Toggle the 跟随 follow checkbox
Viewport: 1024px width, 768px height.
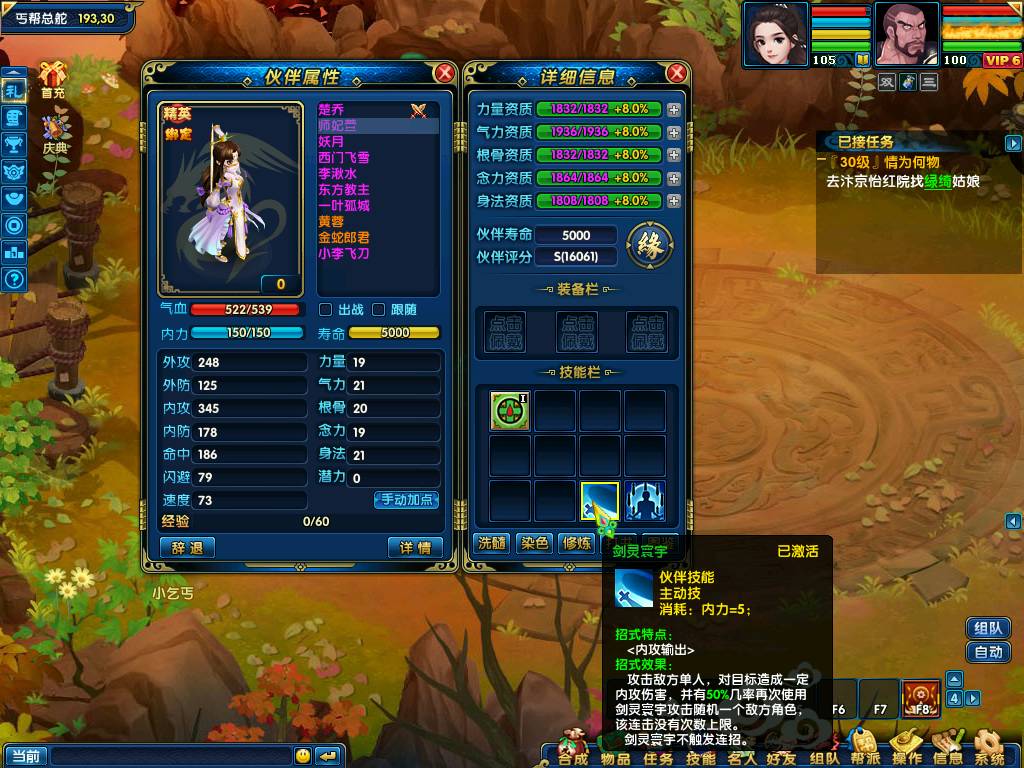point(378,310)
